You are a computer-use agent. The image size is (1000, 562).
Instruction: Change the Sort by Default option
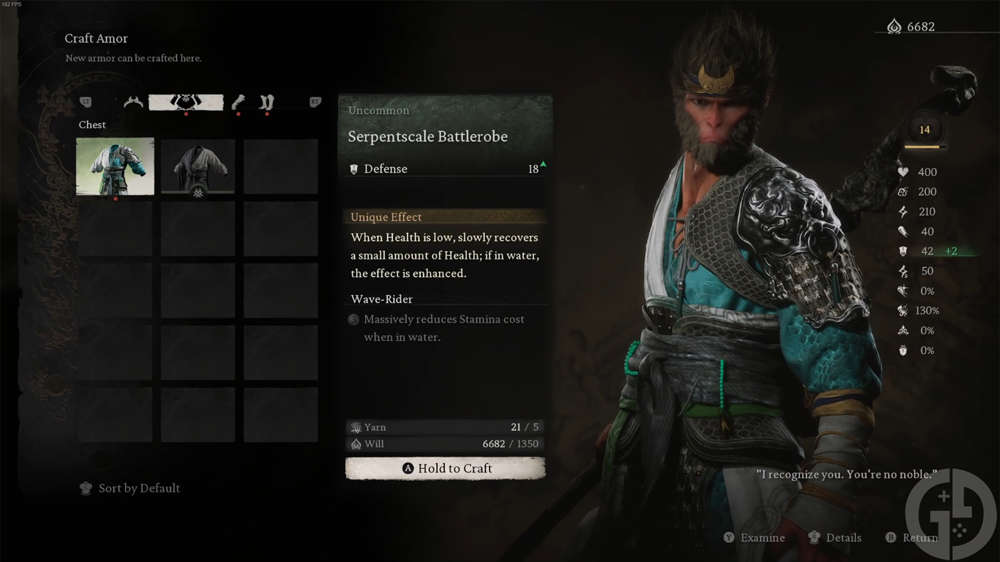(130, 488)
